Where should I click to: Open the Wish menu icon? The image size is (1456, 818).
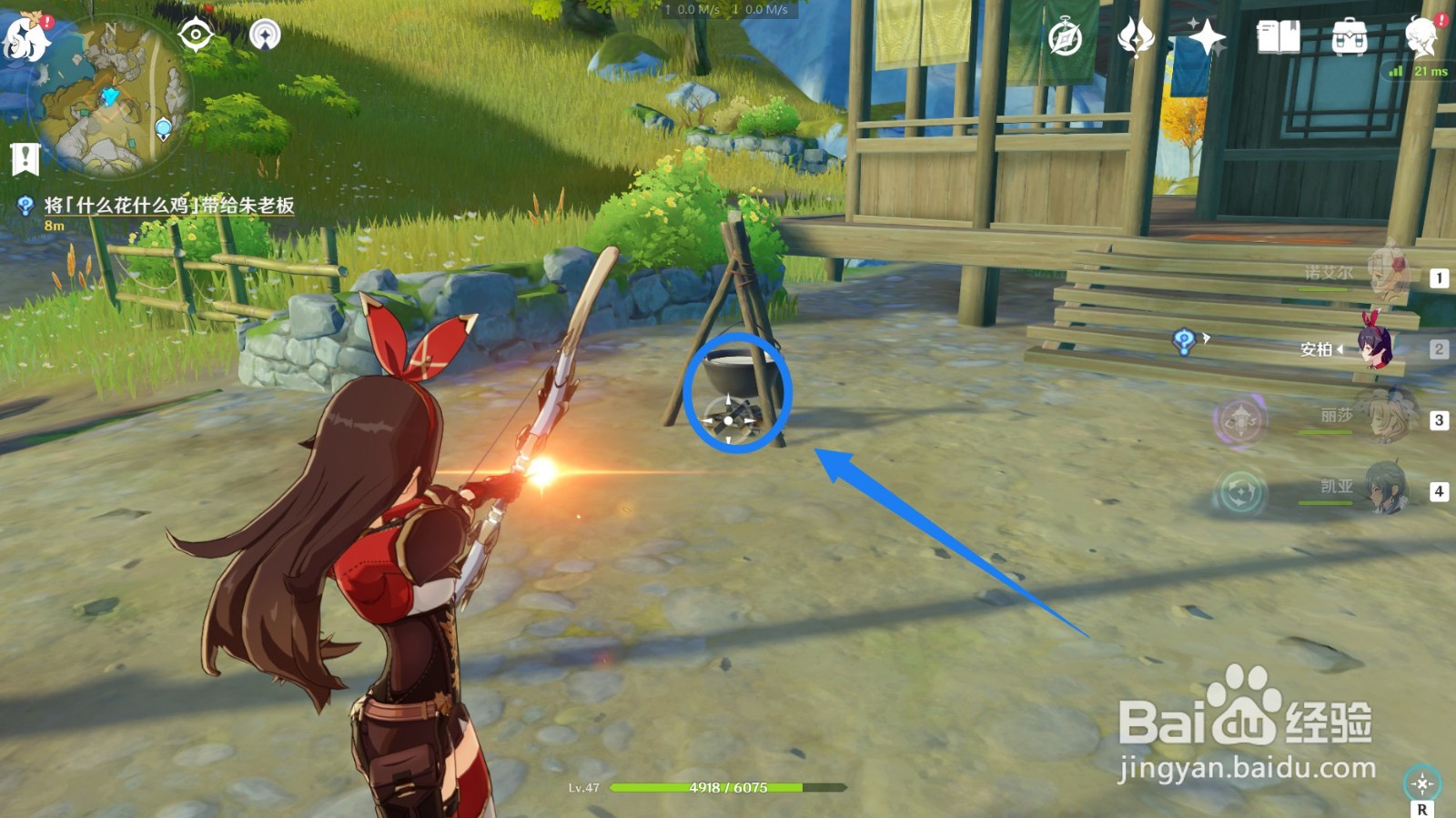pos(1136,38)
